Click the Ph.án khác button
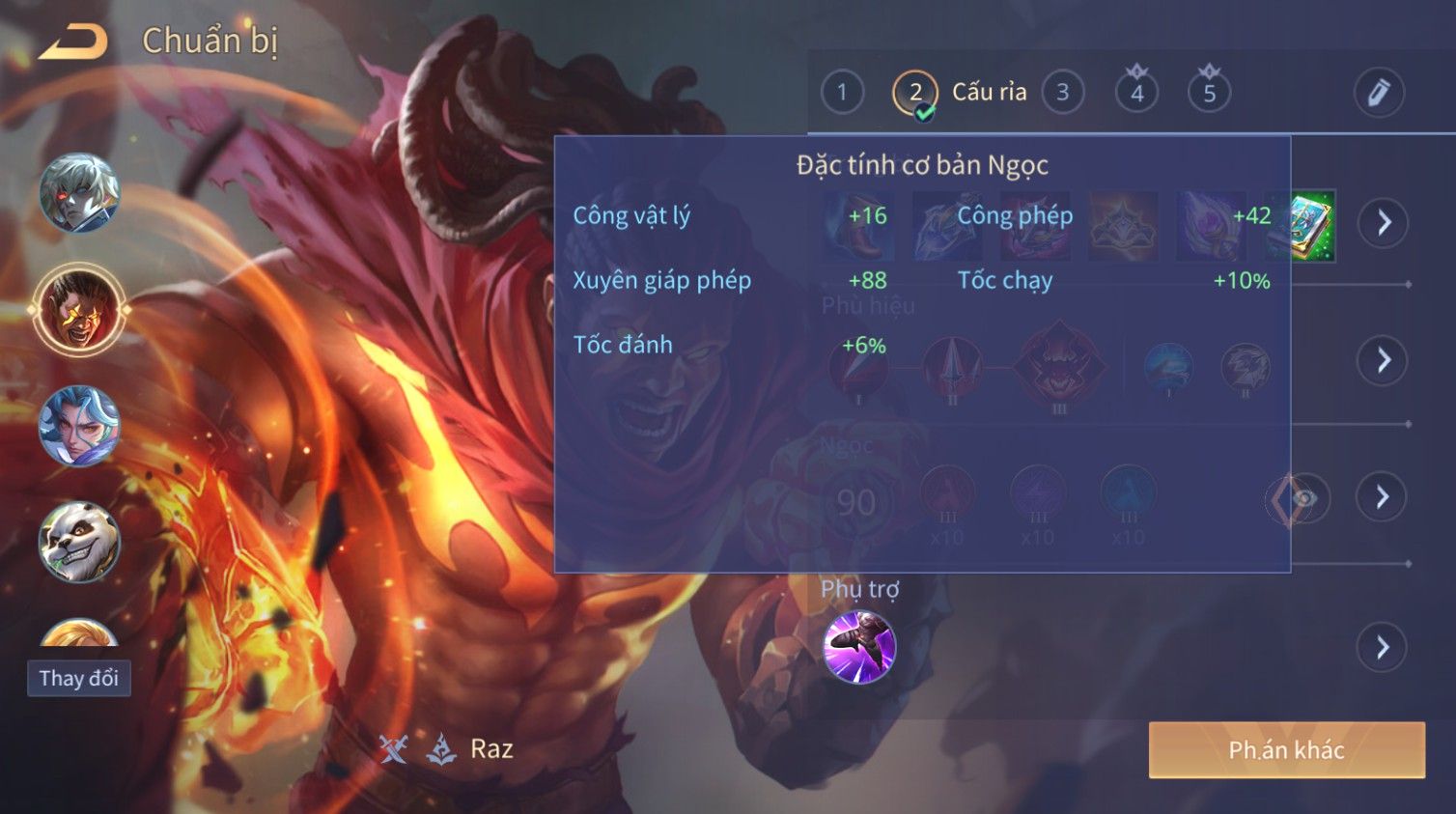 coord(1286,750)
